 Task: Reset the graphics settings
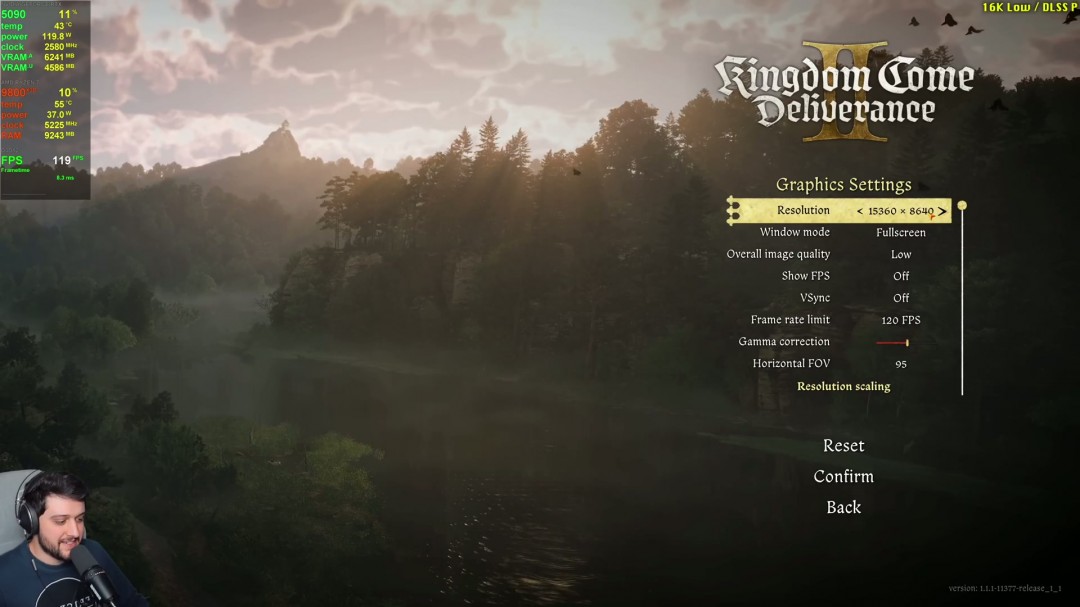(843, 445)
